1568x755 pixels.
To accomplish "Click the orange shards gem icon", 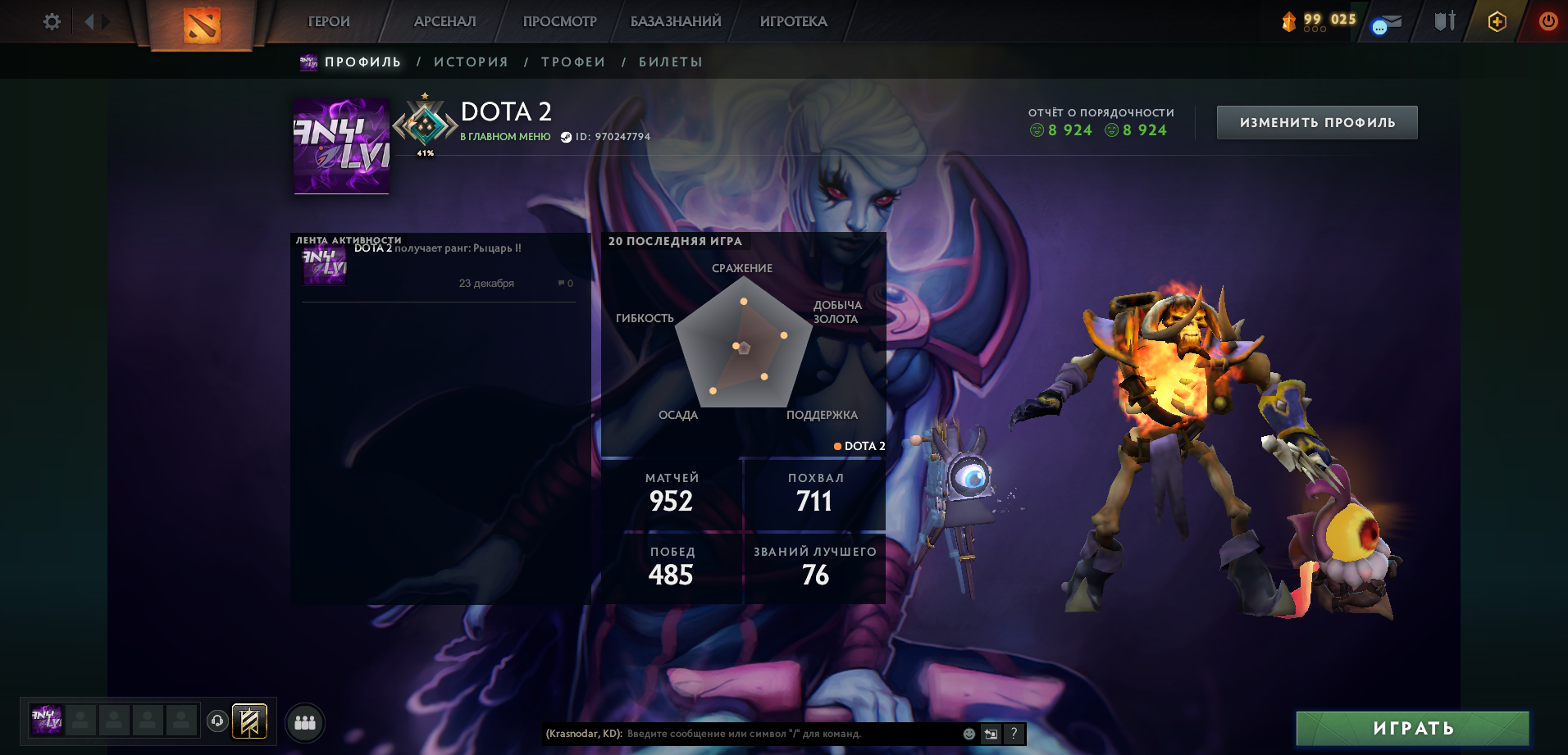I will [1290, 22].
